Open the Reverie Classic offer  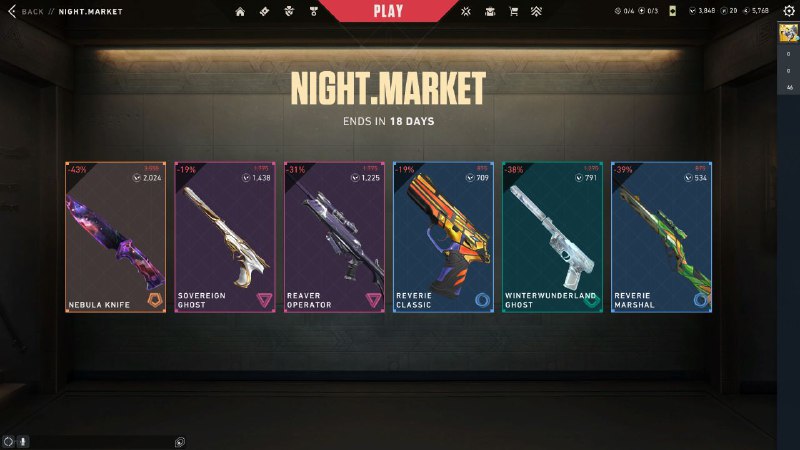tap(442, 238)
